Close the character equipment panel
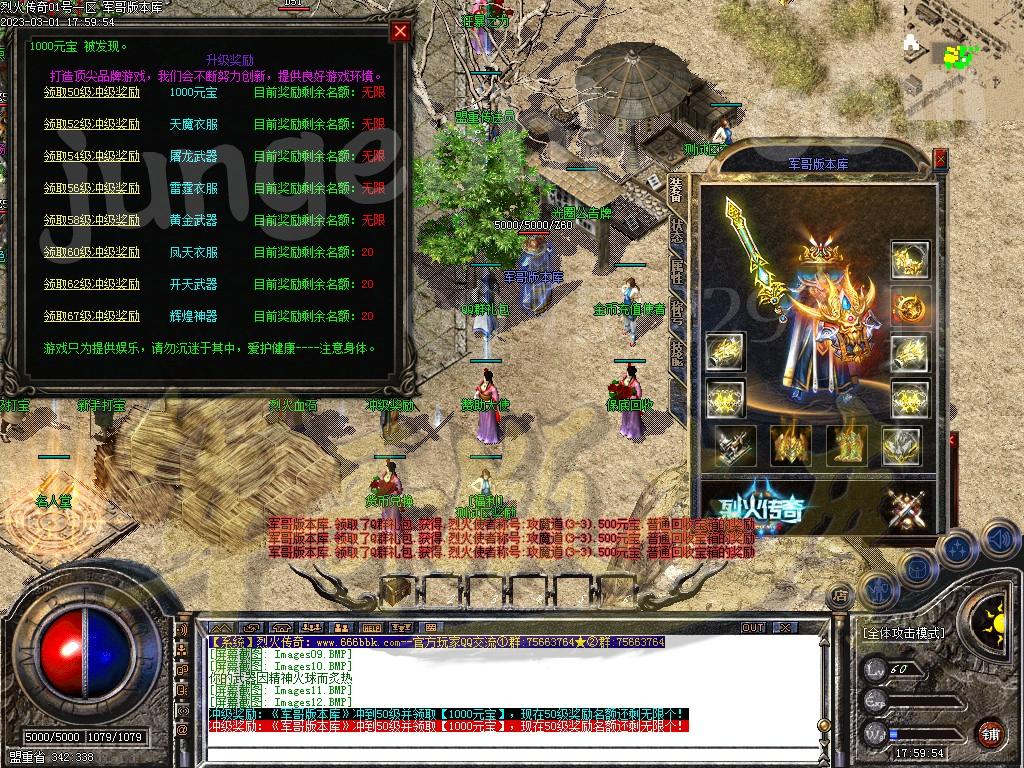 coord(940,158)
